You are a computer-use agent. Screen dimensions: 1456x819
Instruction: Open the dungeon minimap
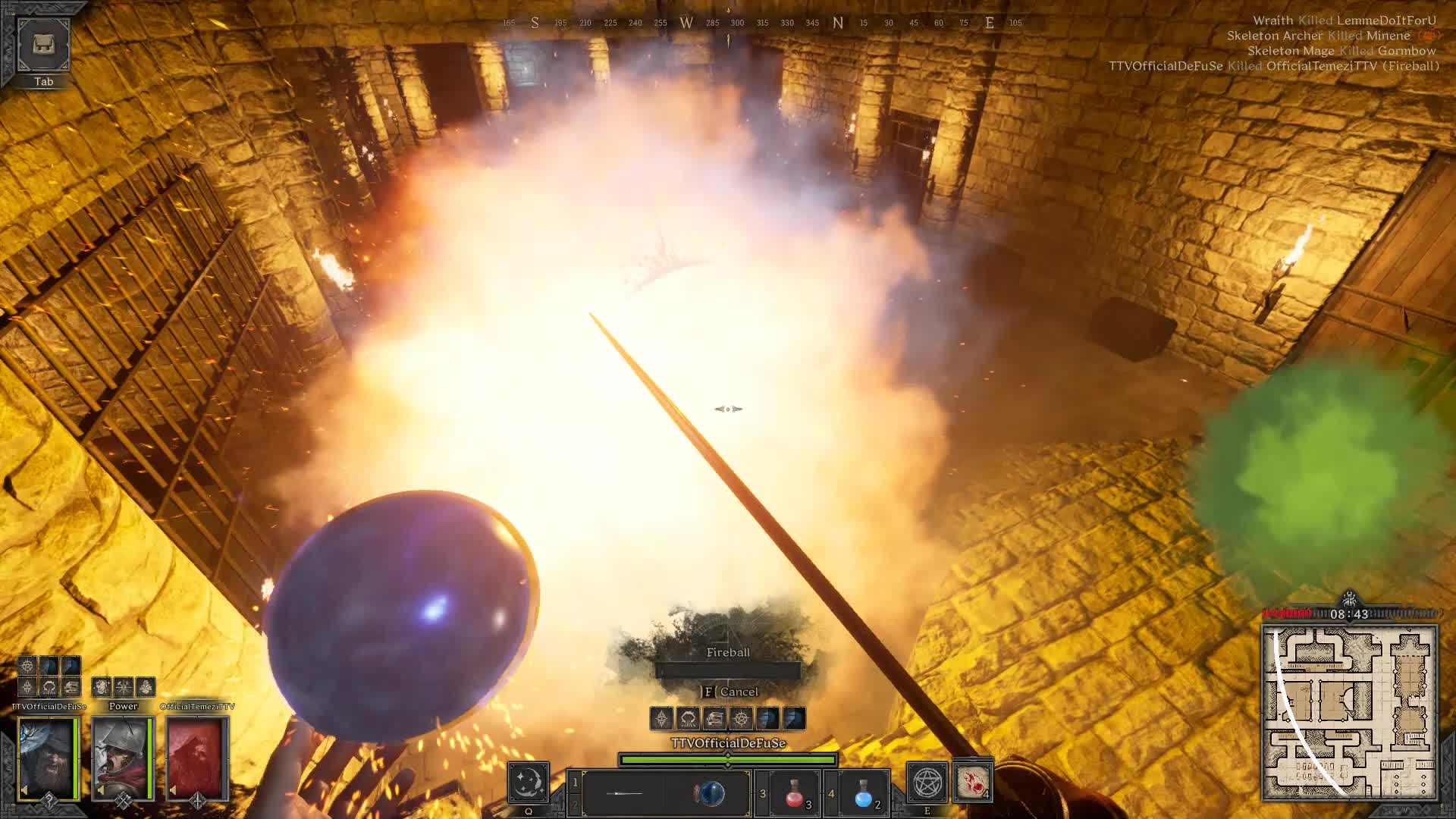1349,713
